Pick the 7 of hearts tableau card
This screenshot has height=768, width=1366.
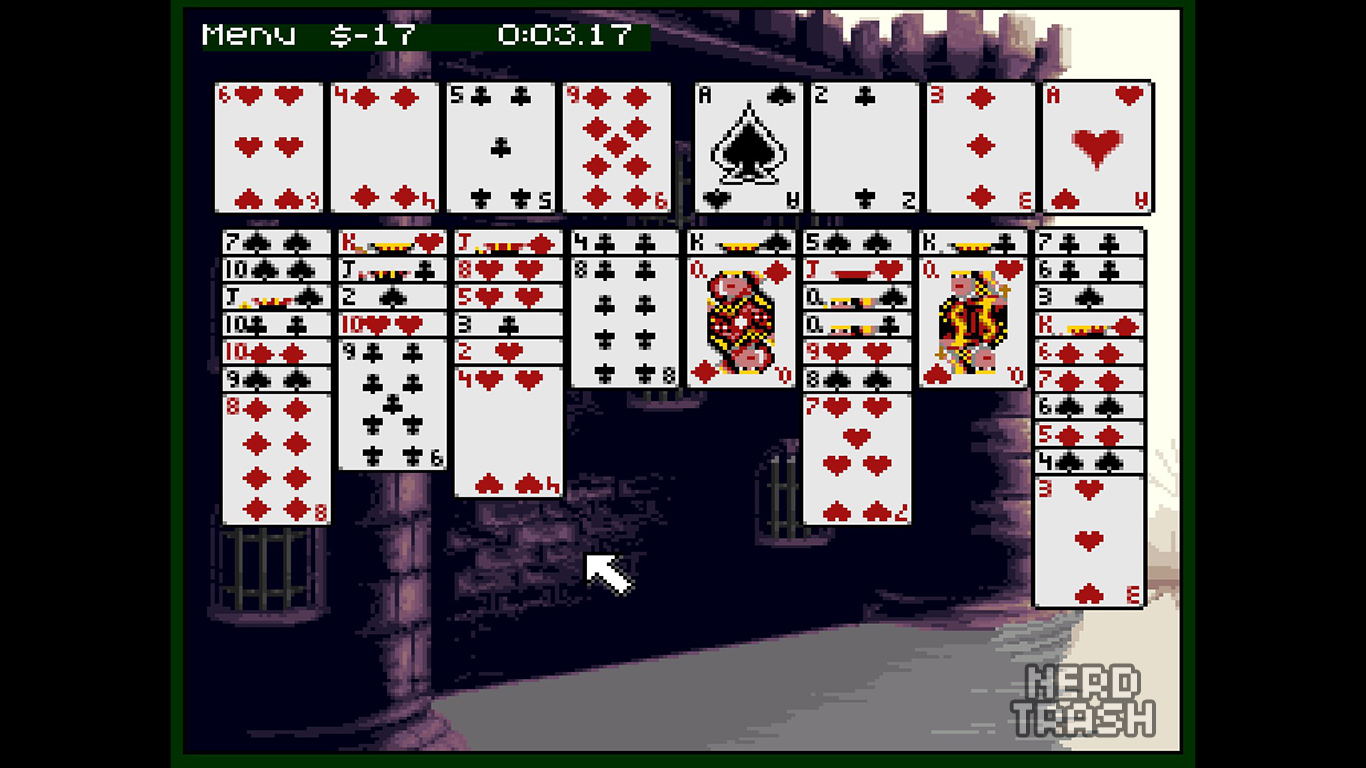tap(856, 458)
